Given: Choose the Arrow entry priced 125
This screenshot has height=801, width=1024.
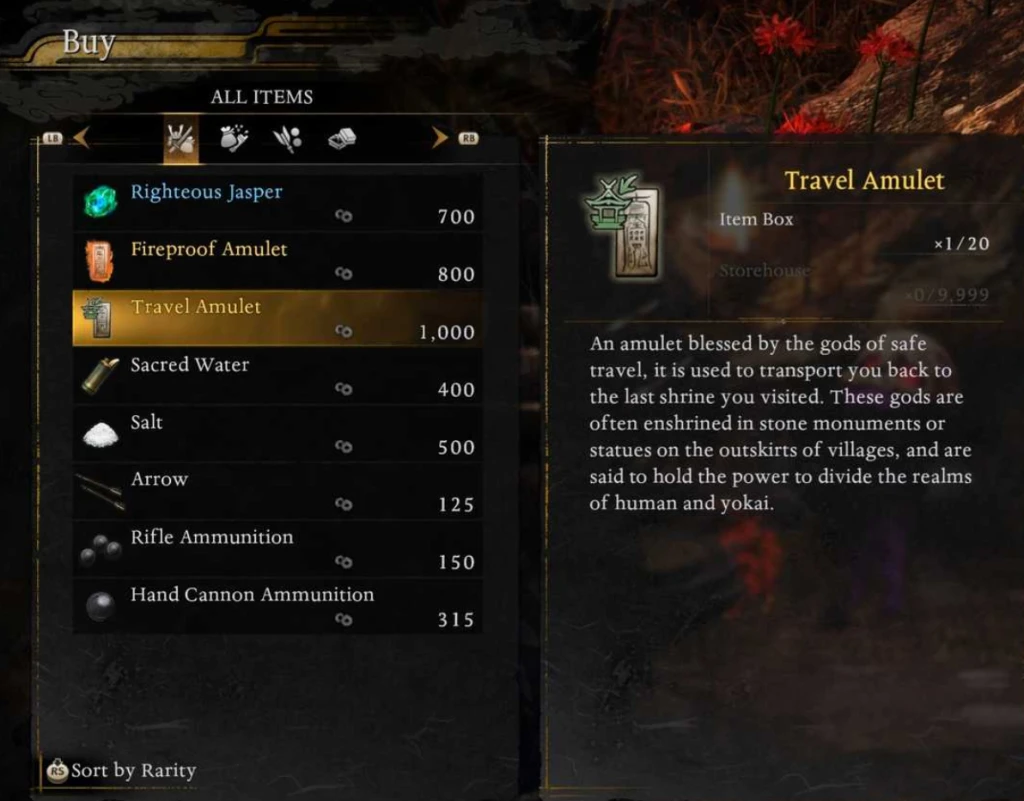Looking at the screenshot, I should point(277,491).
